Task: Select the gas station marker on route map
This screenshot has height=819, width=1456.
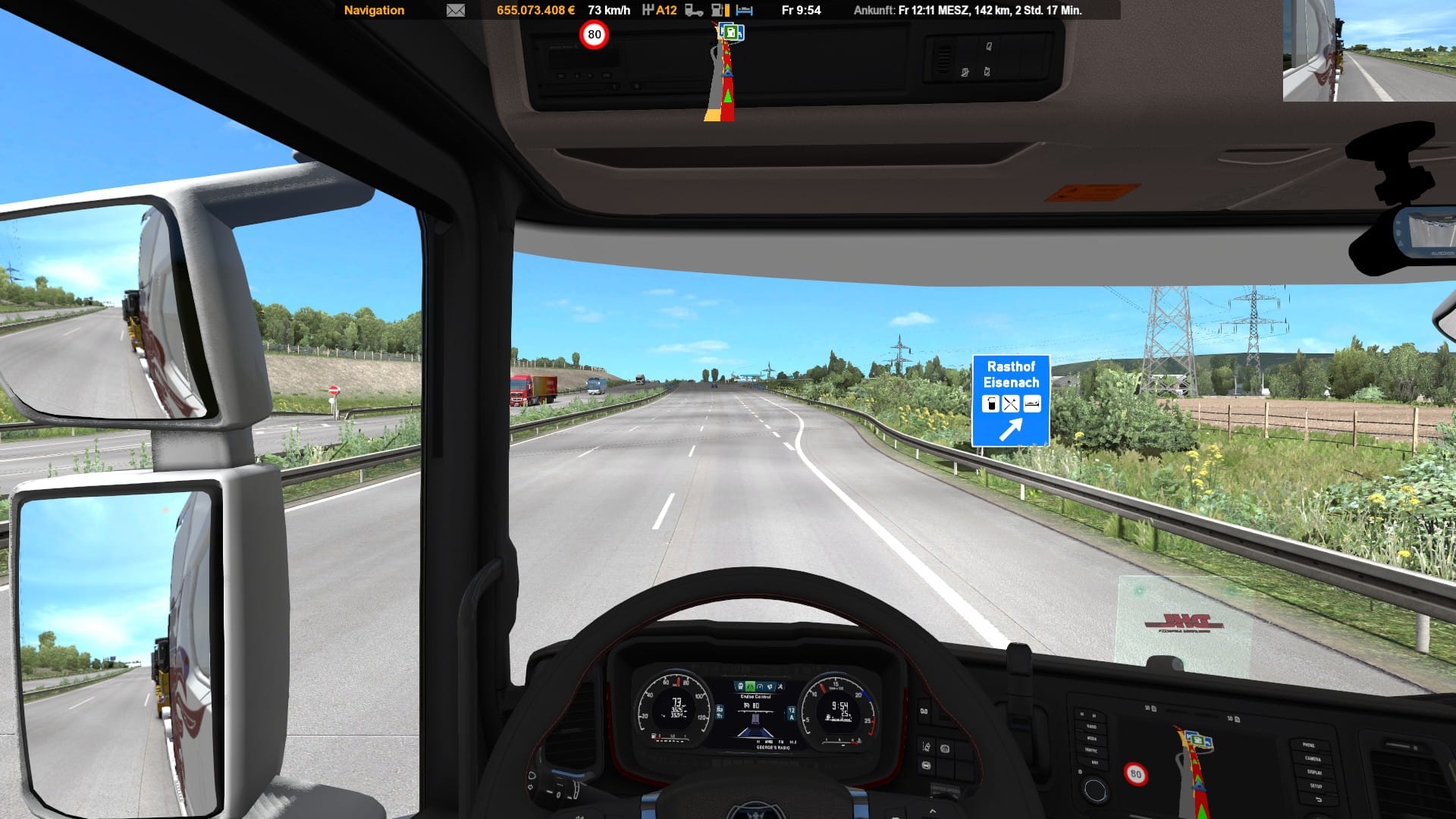Action: coord(731,33)
